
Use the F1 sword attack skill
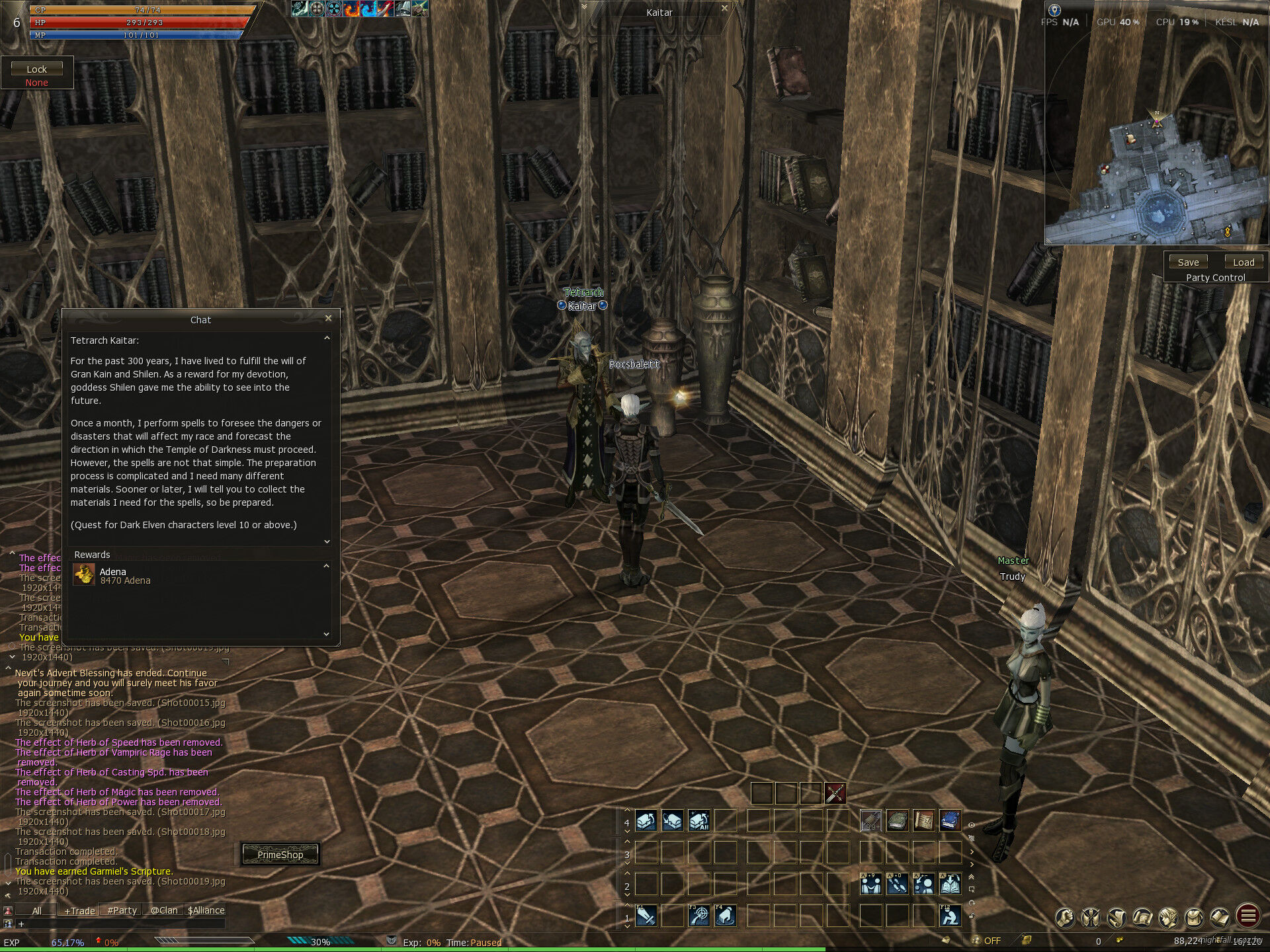click(646, 916)
